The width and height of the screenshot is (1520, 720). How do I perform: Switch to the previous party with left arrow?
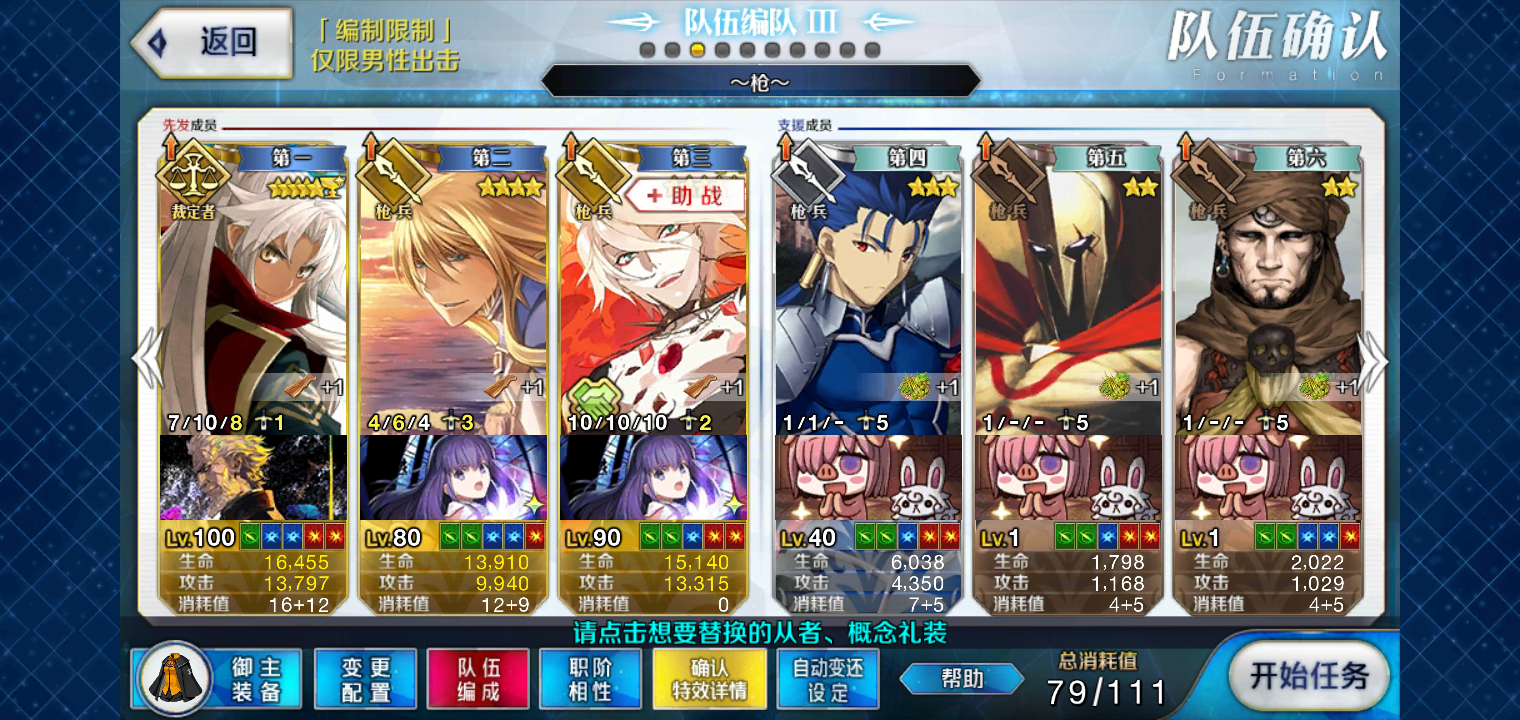click(146, 358)
